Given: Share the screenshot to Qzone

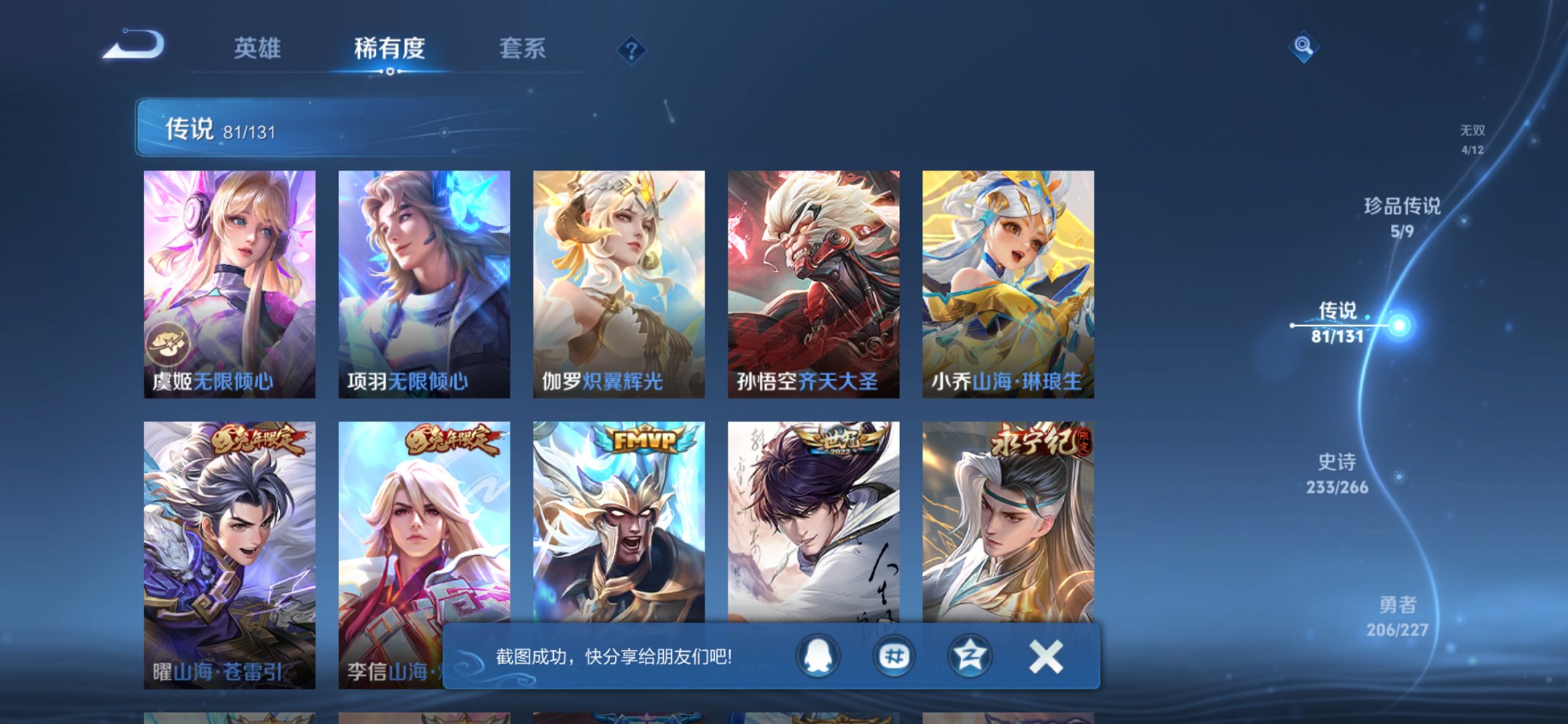Looking at the screenshot, I should click(x=969, y=656).
